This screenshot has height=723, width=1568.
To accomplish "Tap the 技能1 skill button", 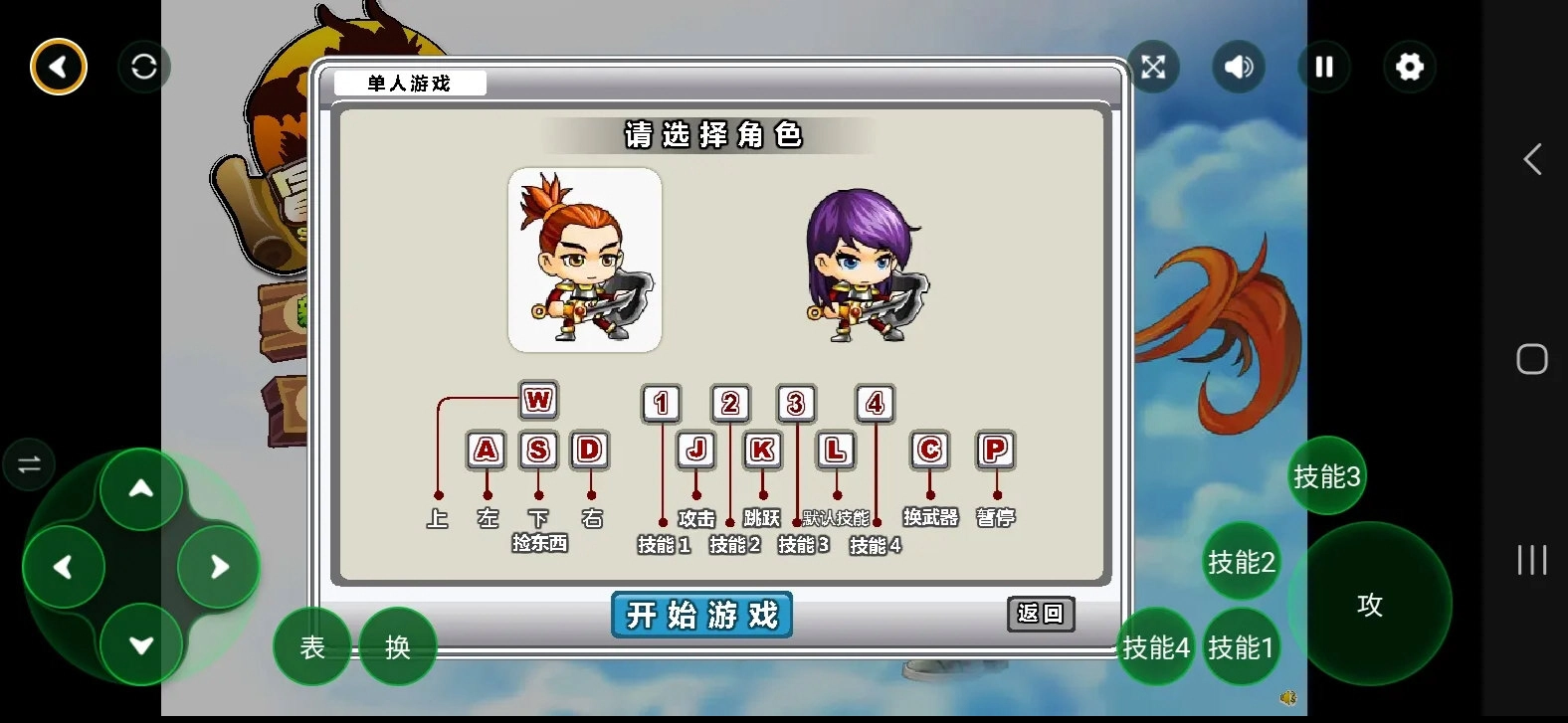I will [x=1241, y=646].
